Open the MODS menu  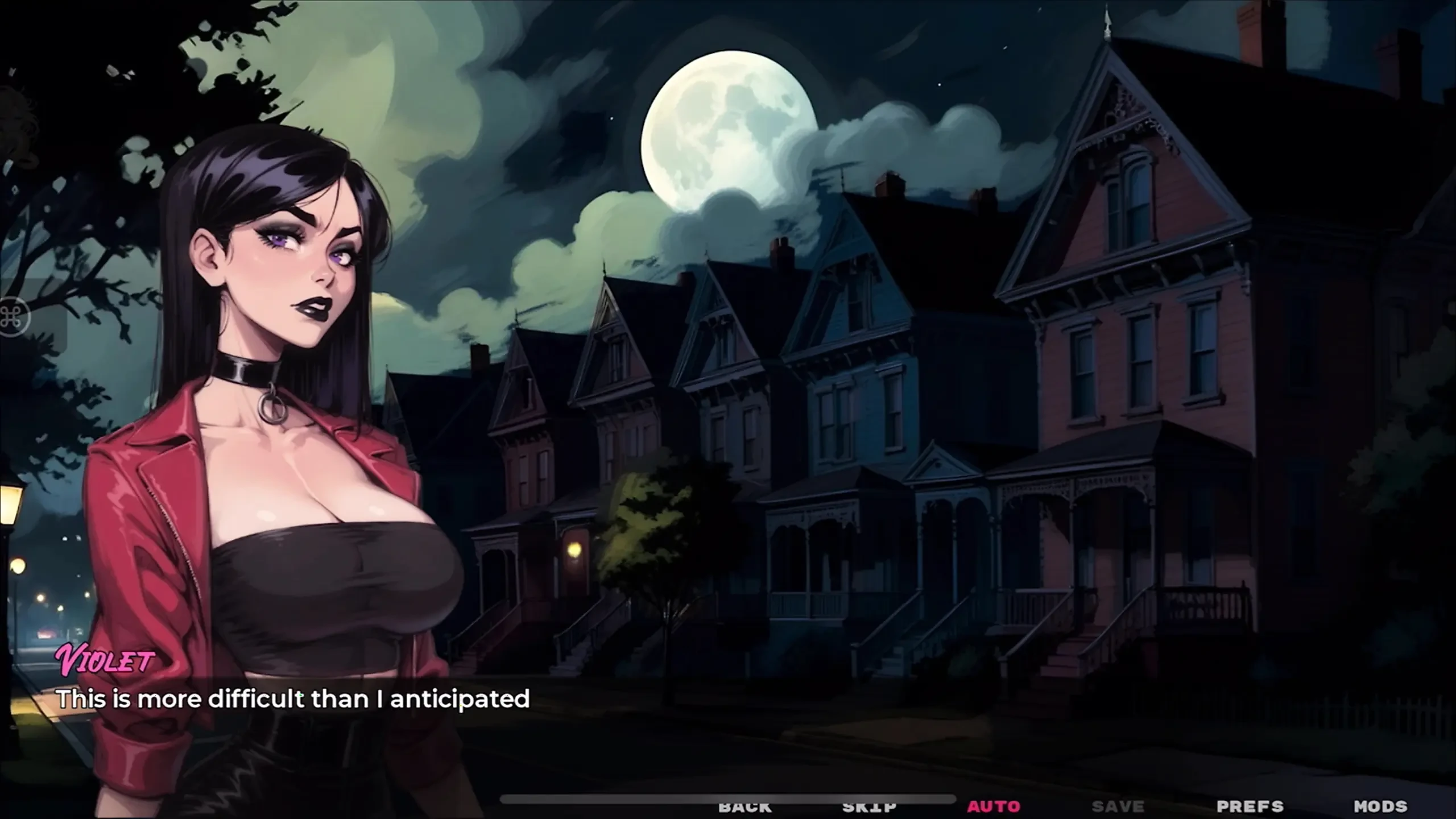click(1380, 806)
